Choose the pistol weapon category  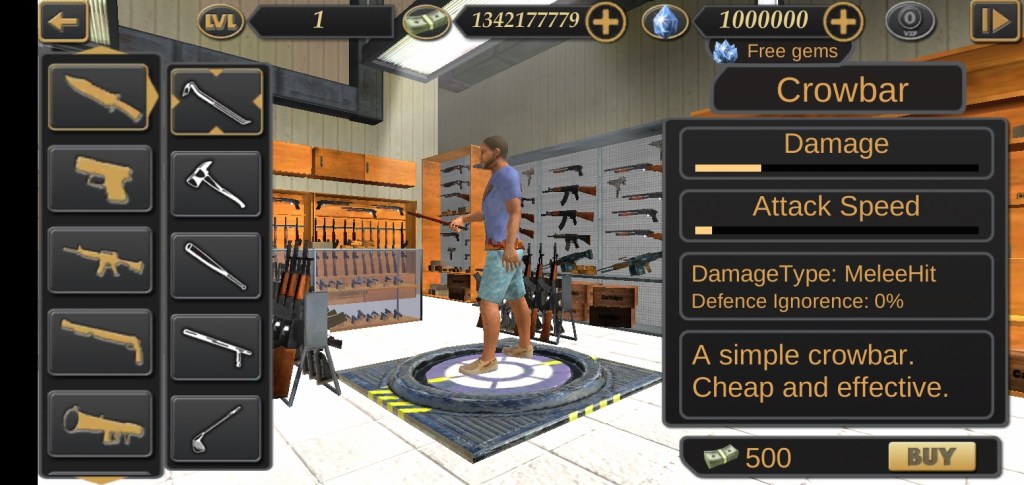pos(99,178)
